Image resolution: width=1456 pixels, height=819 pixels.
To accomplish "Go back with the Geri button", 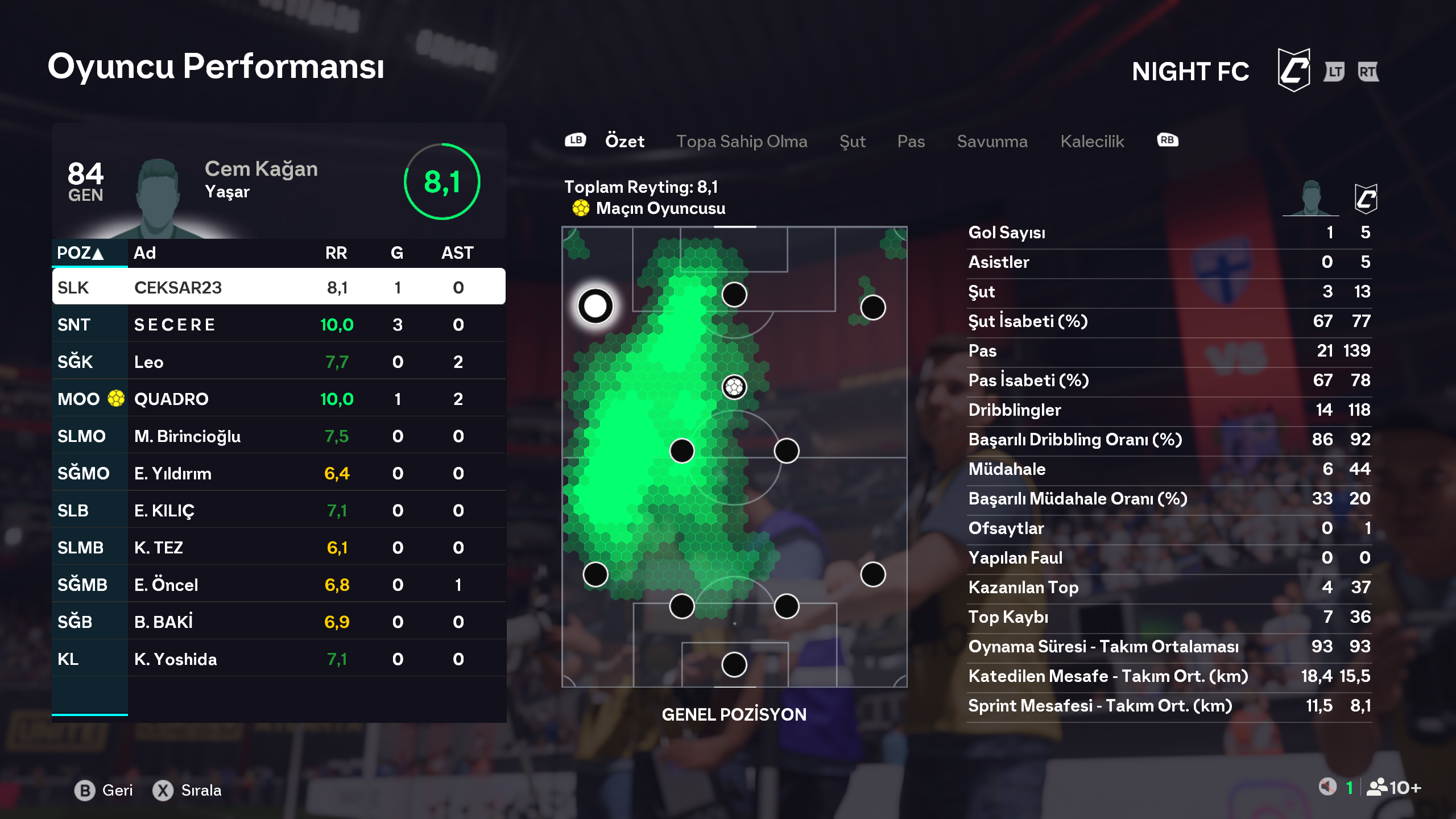I will click(104, 790).
